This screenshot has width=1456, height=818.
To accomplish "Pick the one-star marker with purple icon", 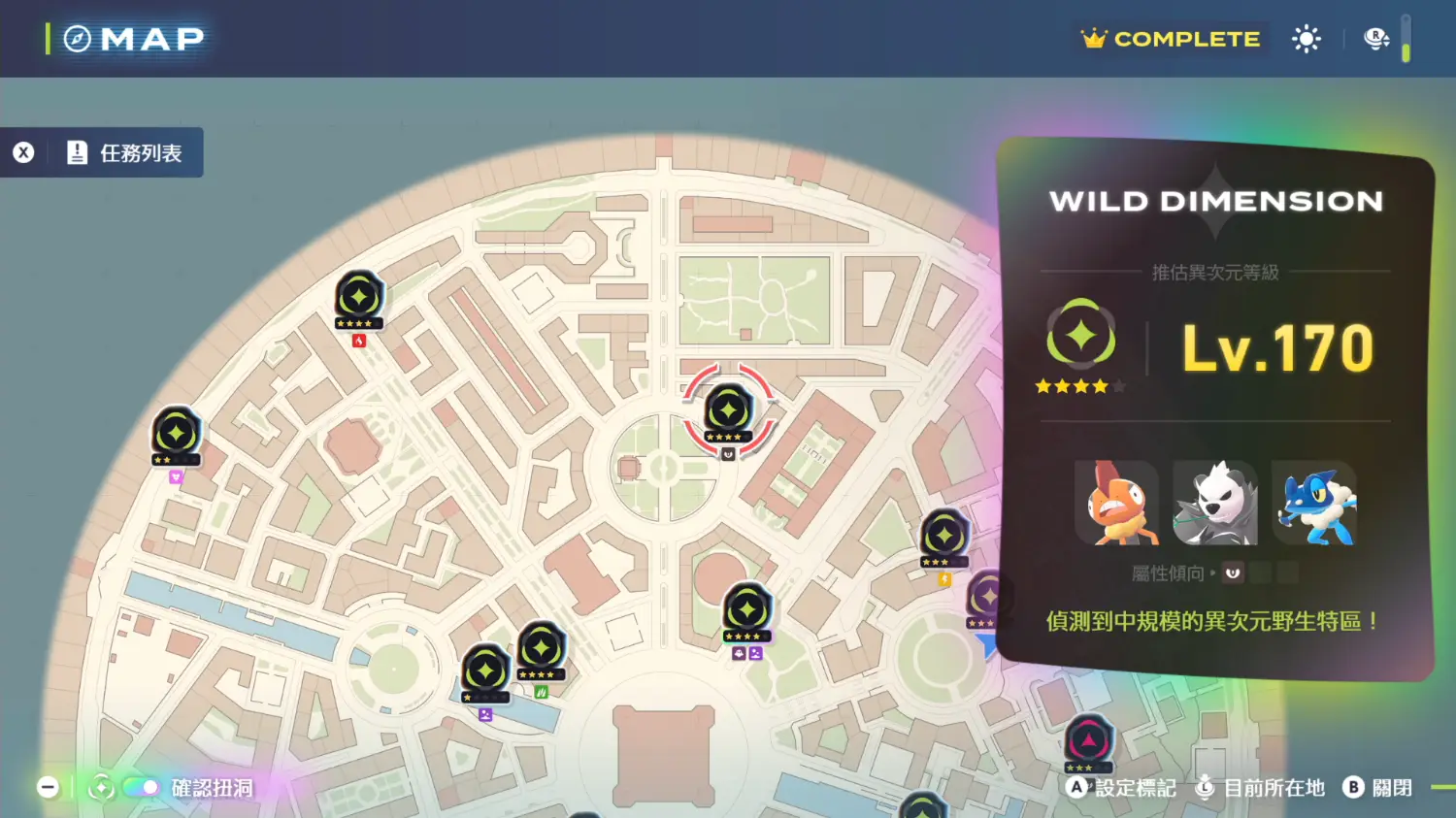I will click(x=485, y=671).
